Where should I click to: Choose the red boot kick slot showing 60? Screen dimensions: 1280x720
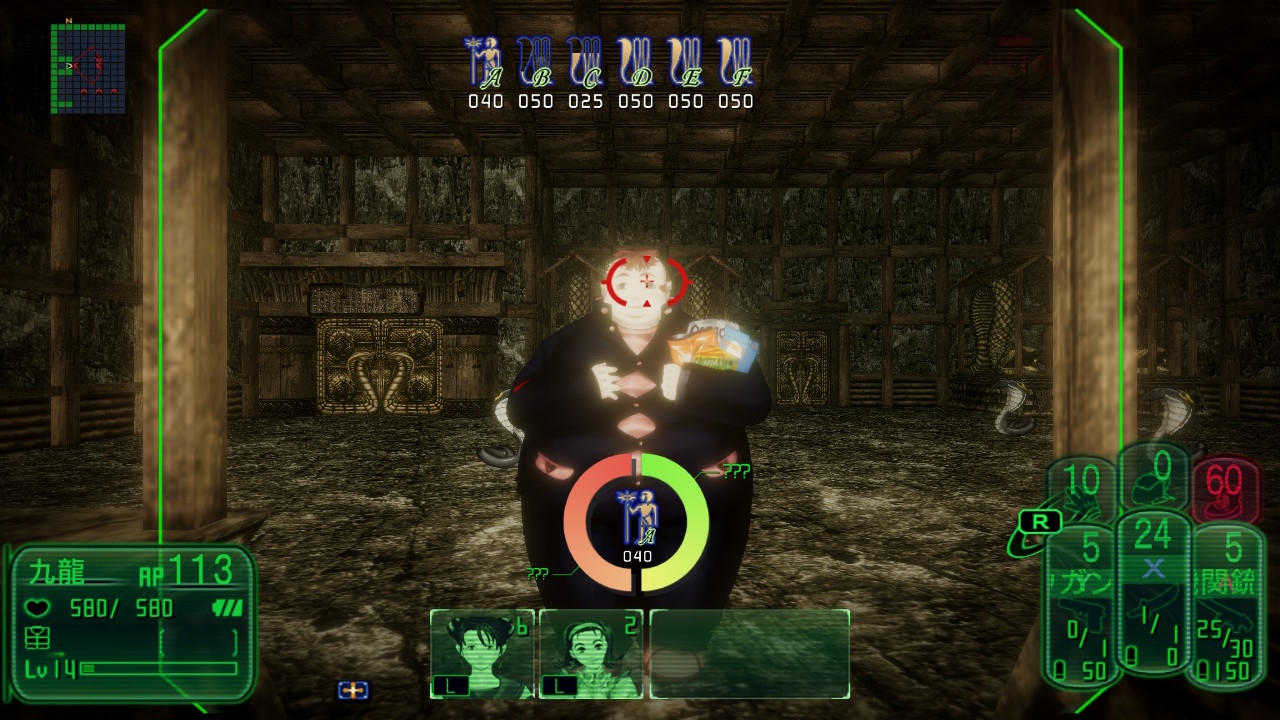coord(1224,490)
